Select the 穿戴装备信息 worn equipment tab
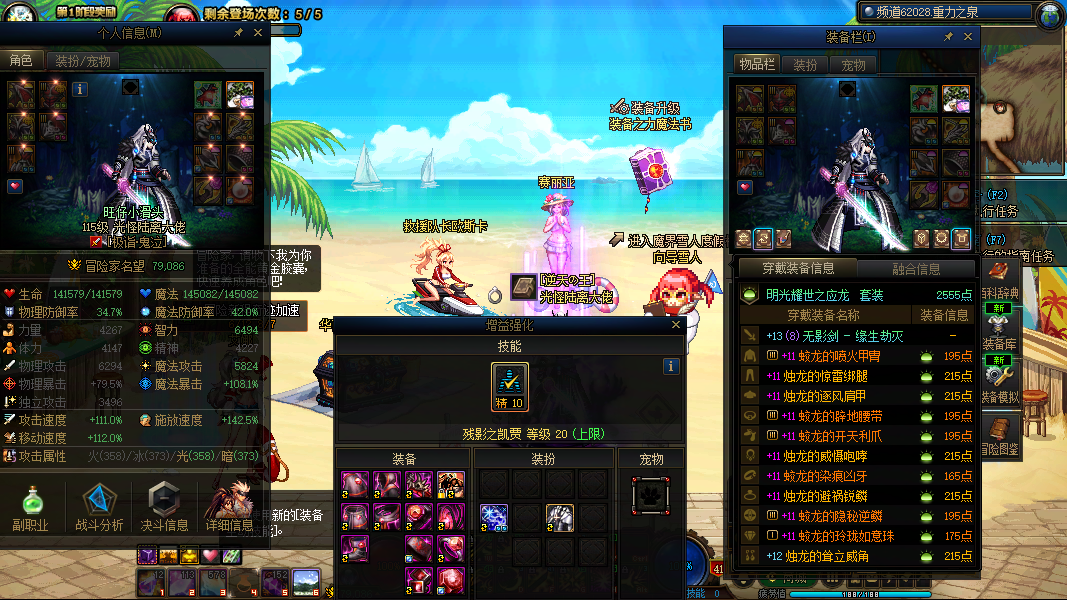1067x600 pixels. 797,269
